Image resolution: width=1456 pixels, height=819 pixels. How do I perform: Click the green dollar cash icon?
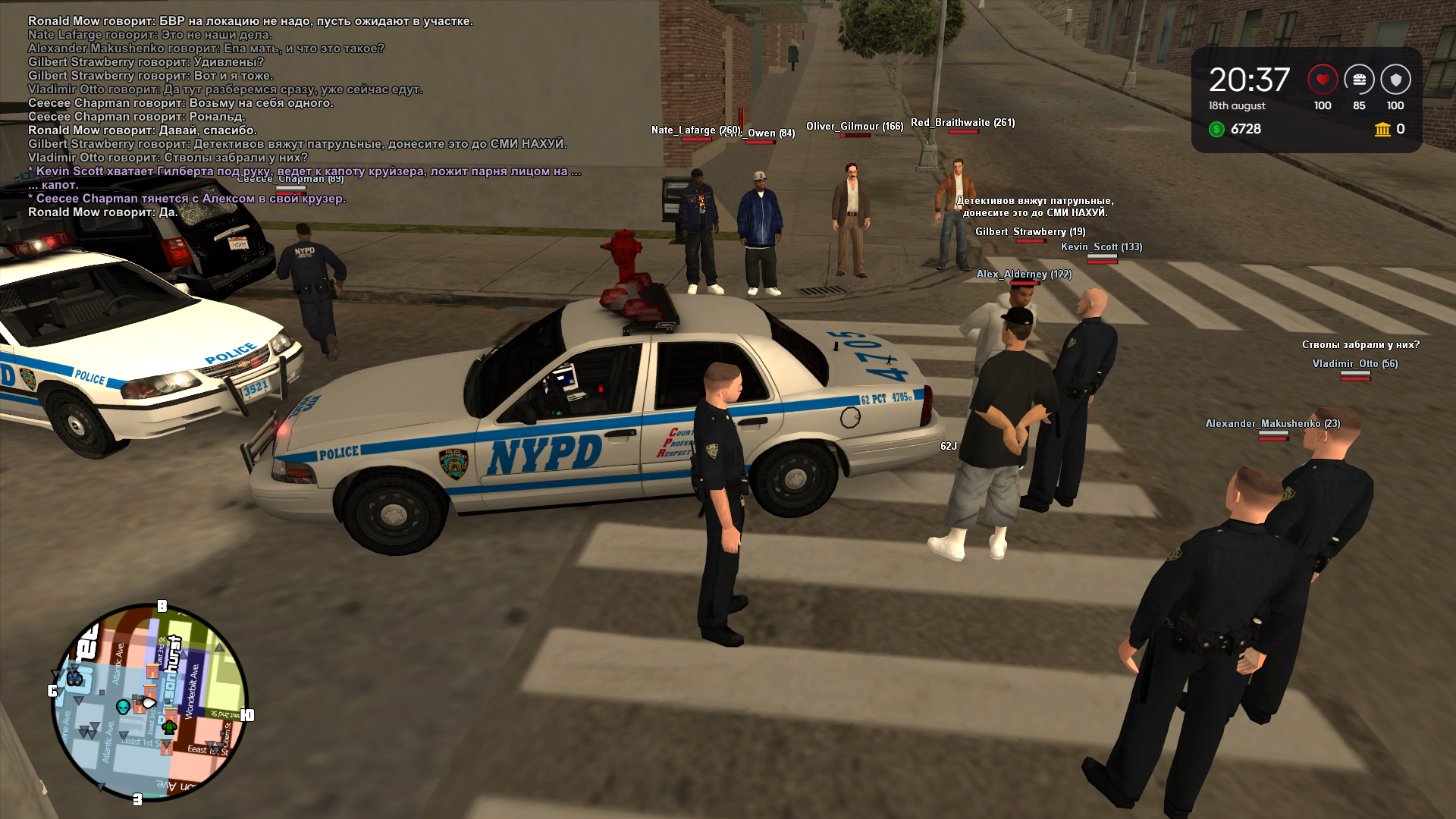coord(1216,129)
